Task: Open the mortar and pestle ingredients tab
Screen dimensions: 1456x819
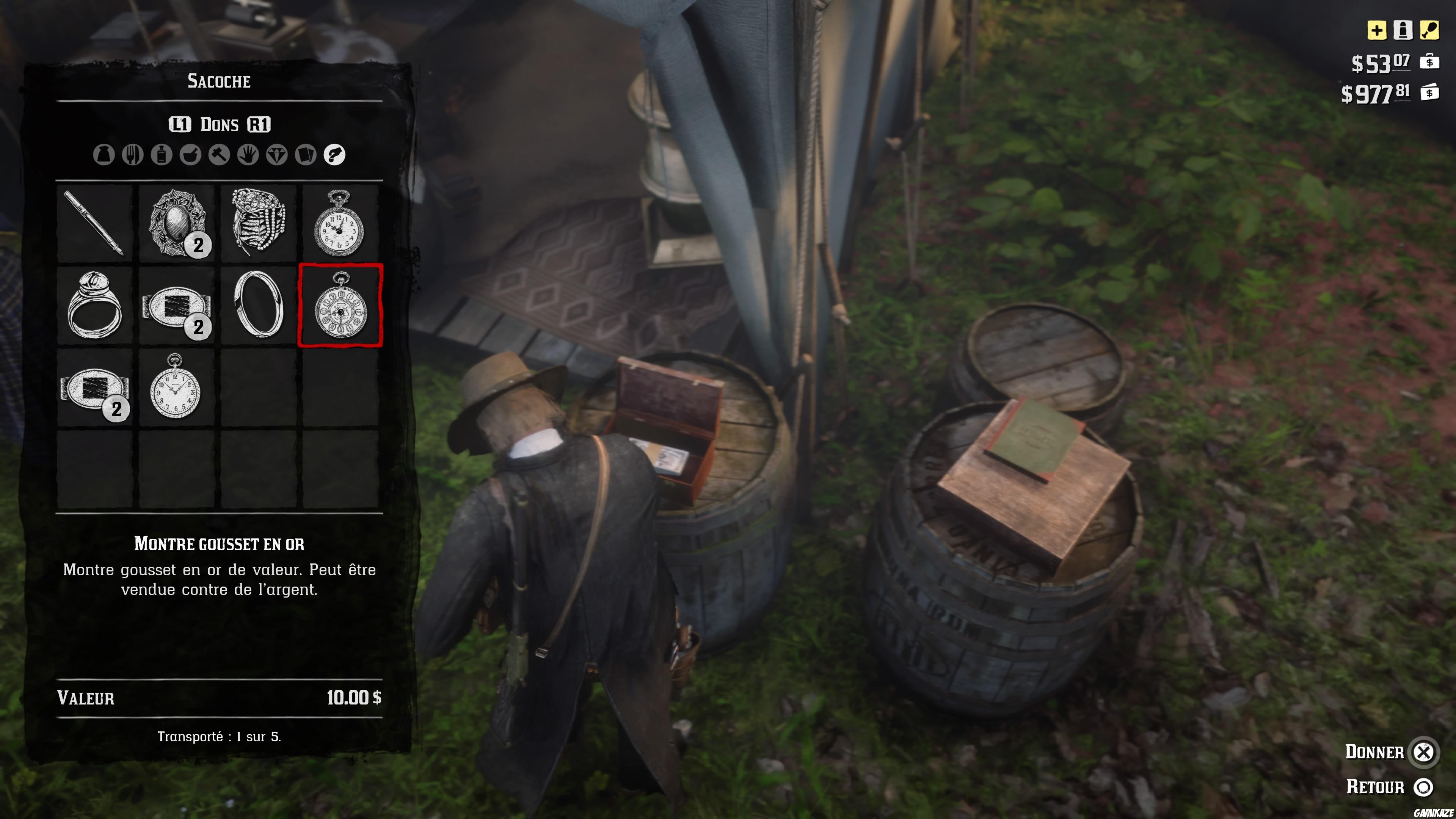Action: click(x=190, y=155)
